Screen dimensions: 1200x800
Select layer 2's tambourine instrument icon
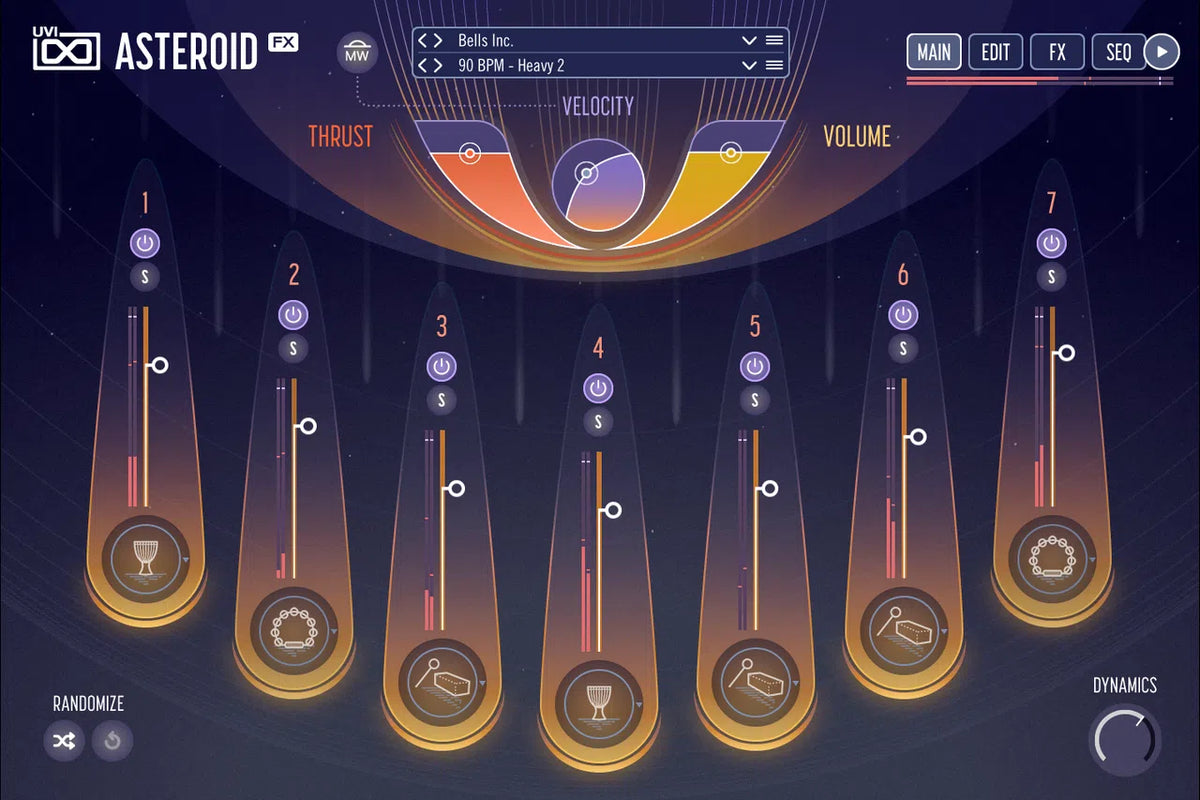pyautogui.click(x=293, y=628)
